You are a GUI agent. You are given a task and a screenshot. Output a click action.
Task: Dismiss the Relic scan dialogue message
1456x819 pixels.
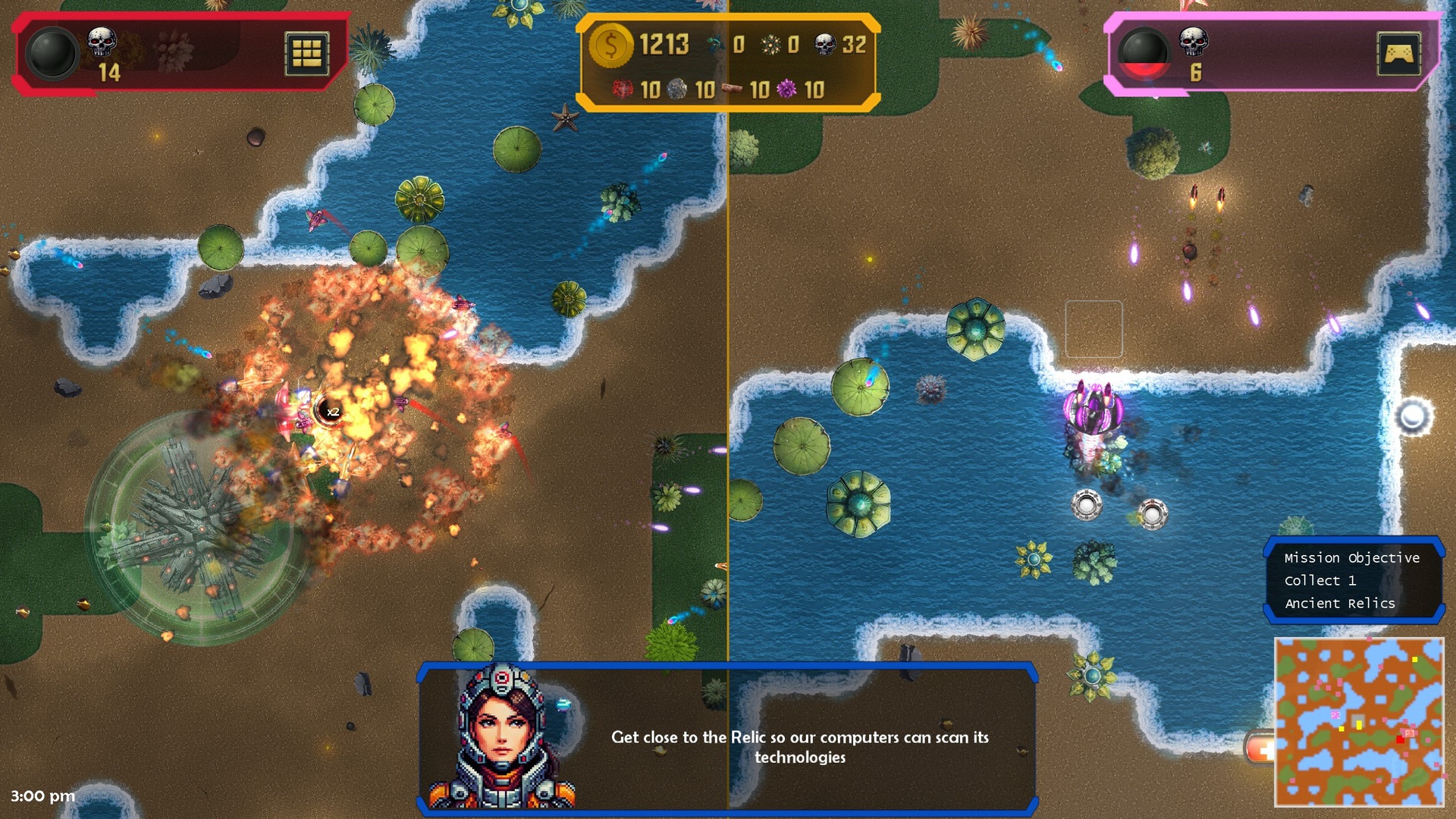[x=801, y=747]
